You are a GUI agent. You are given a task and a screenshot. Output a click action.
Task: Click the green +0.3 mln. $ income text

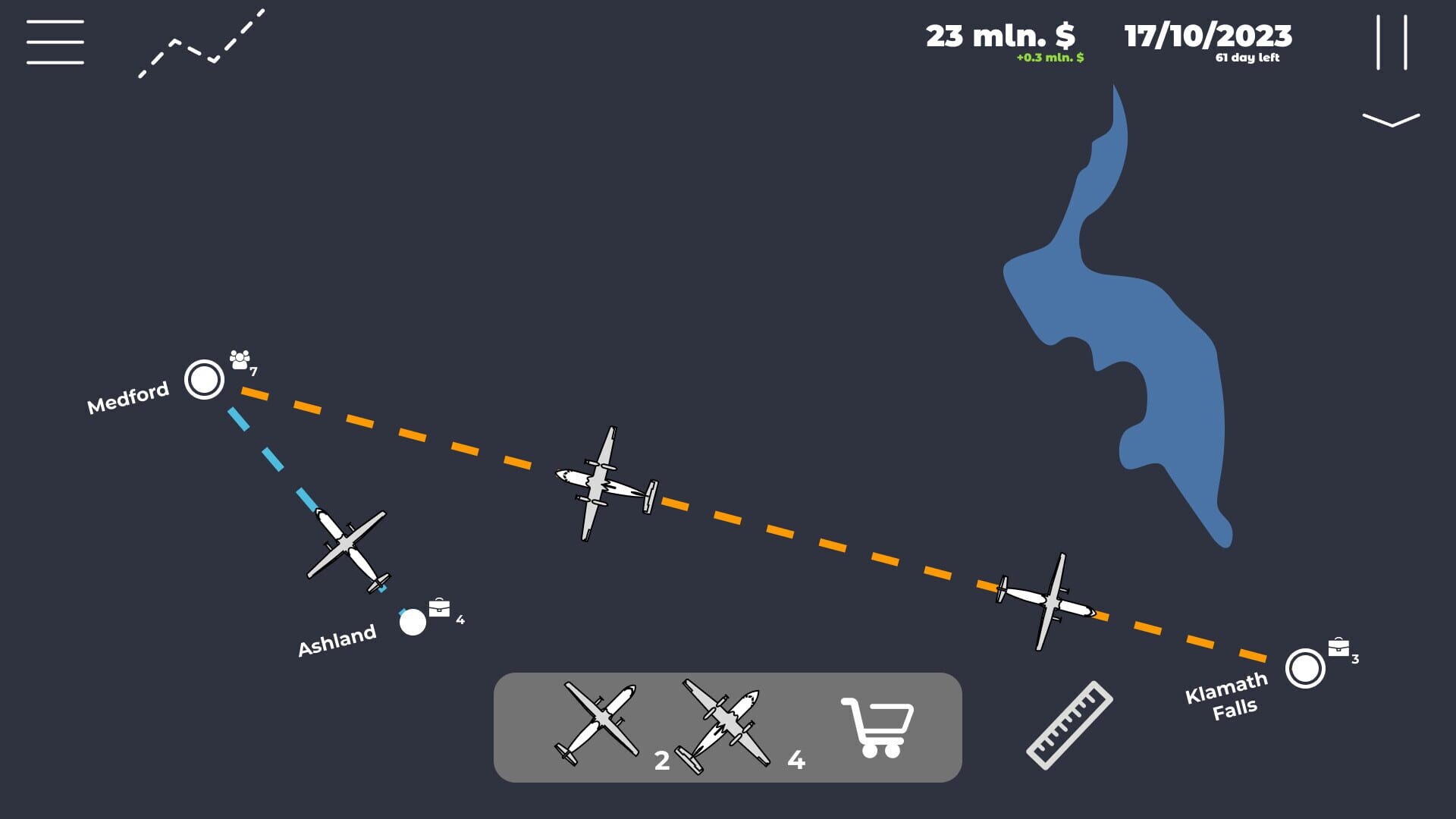(x=1050, y=56)
